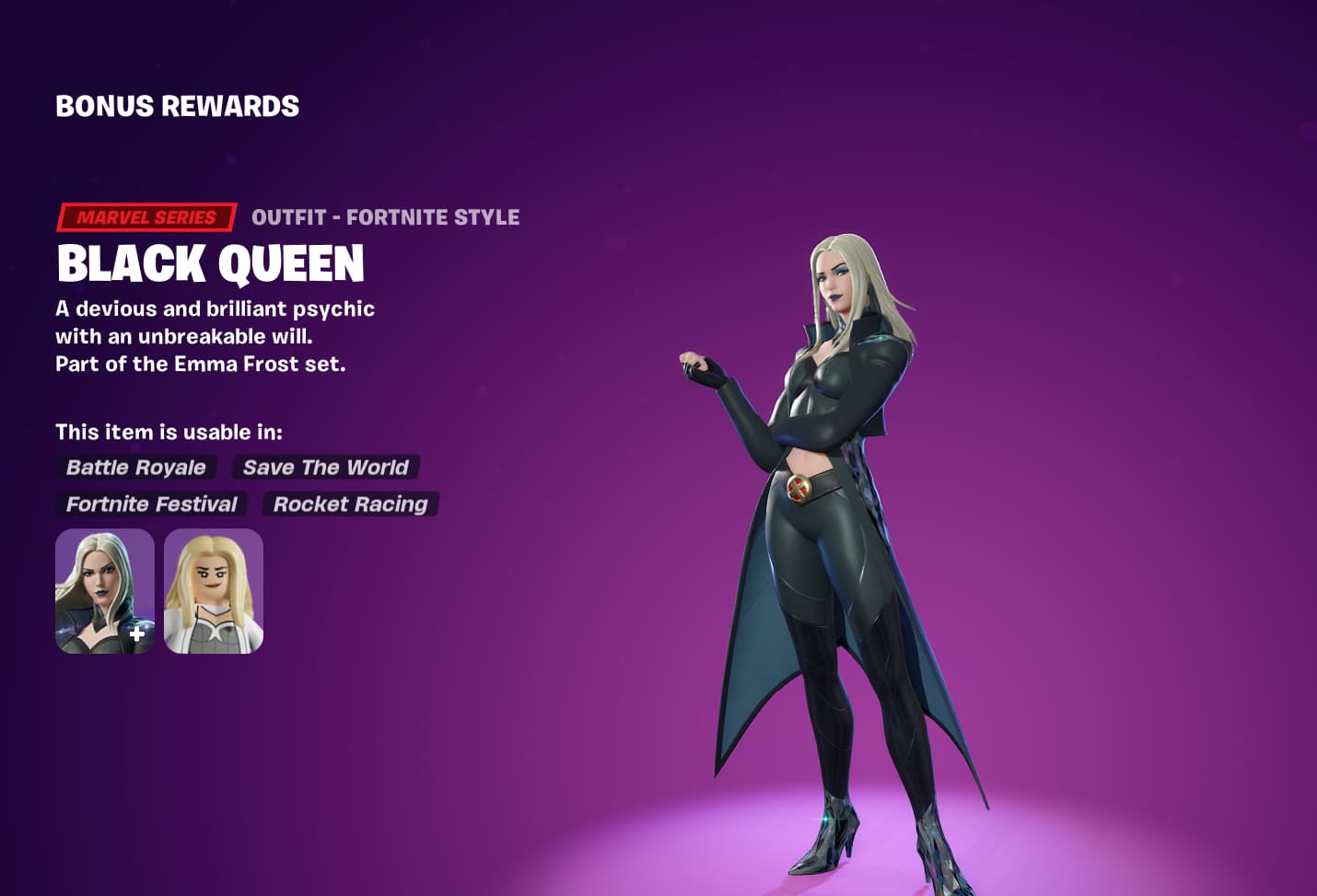
Task: Select the Fortnite style thumbnail of Black Queen
Action: point(104,590)
